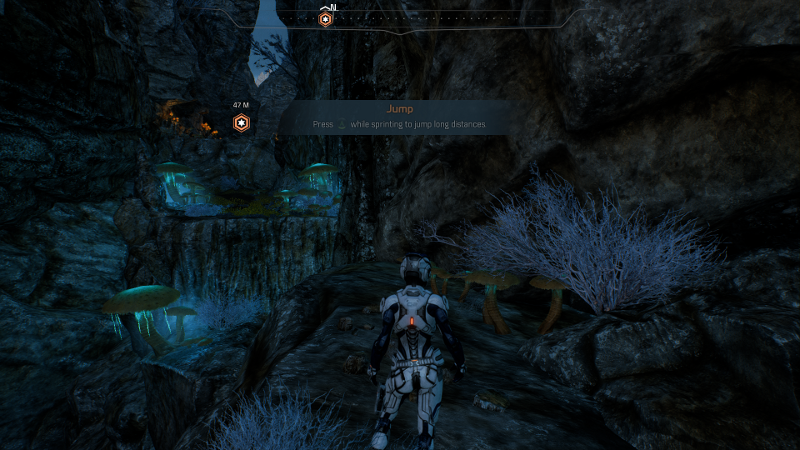Click the objective marker on the compass bar

325,19
